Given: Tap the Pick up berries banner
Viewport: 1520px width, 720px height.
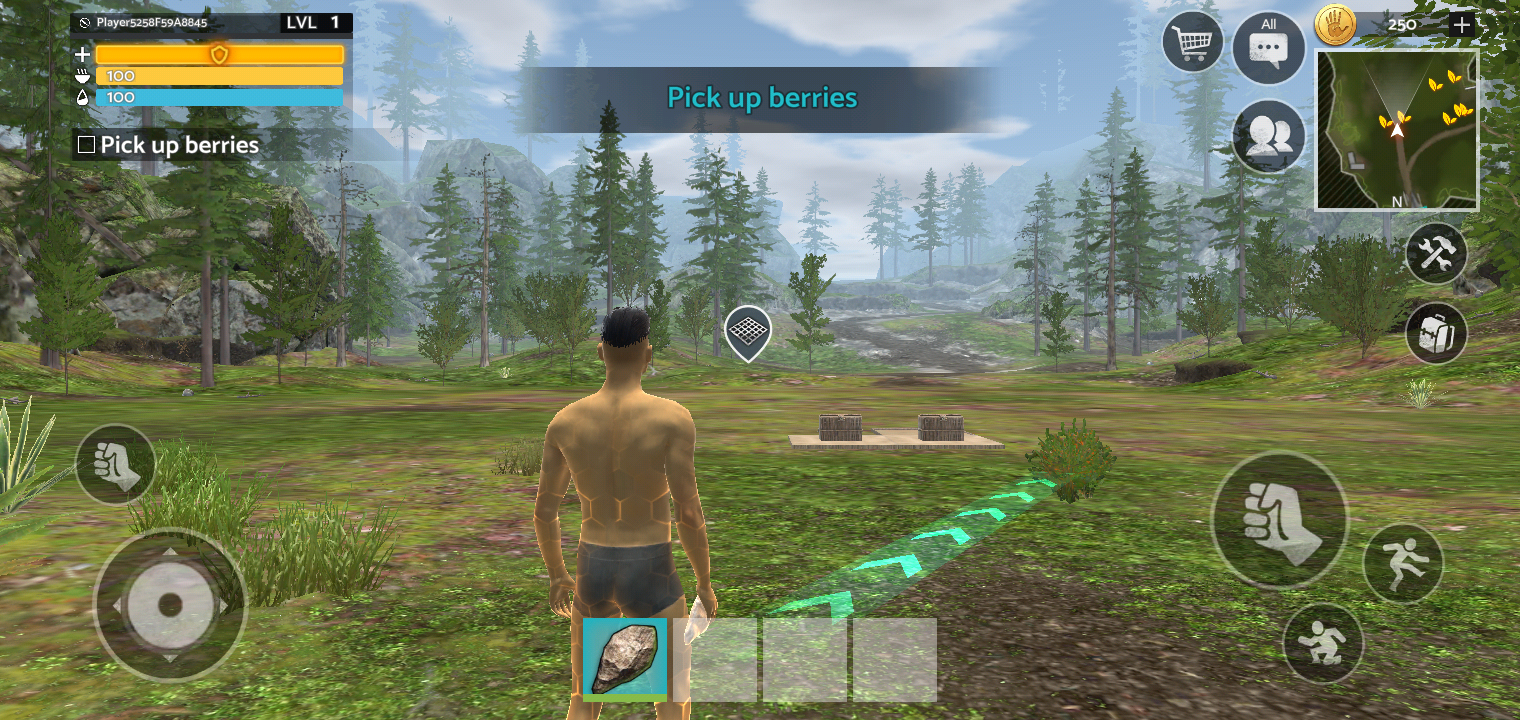Looking at the screenshot, I should tap(760, 98).
